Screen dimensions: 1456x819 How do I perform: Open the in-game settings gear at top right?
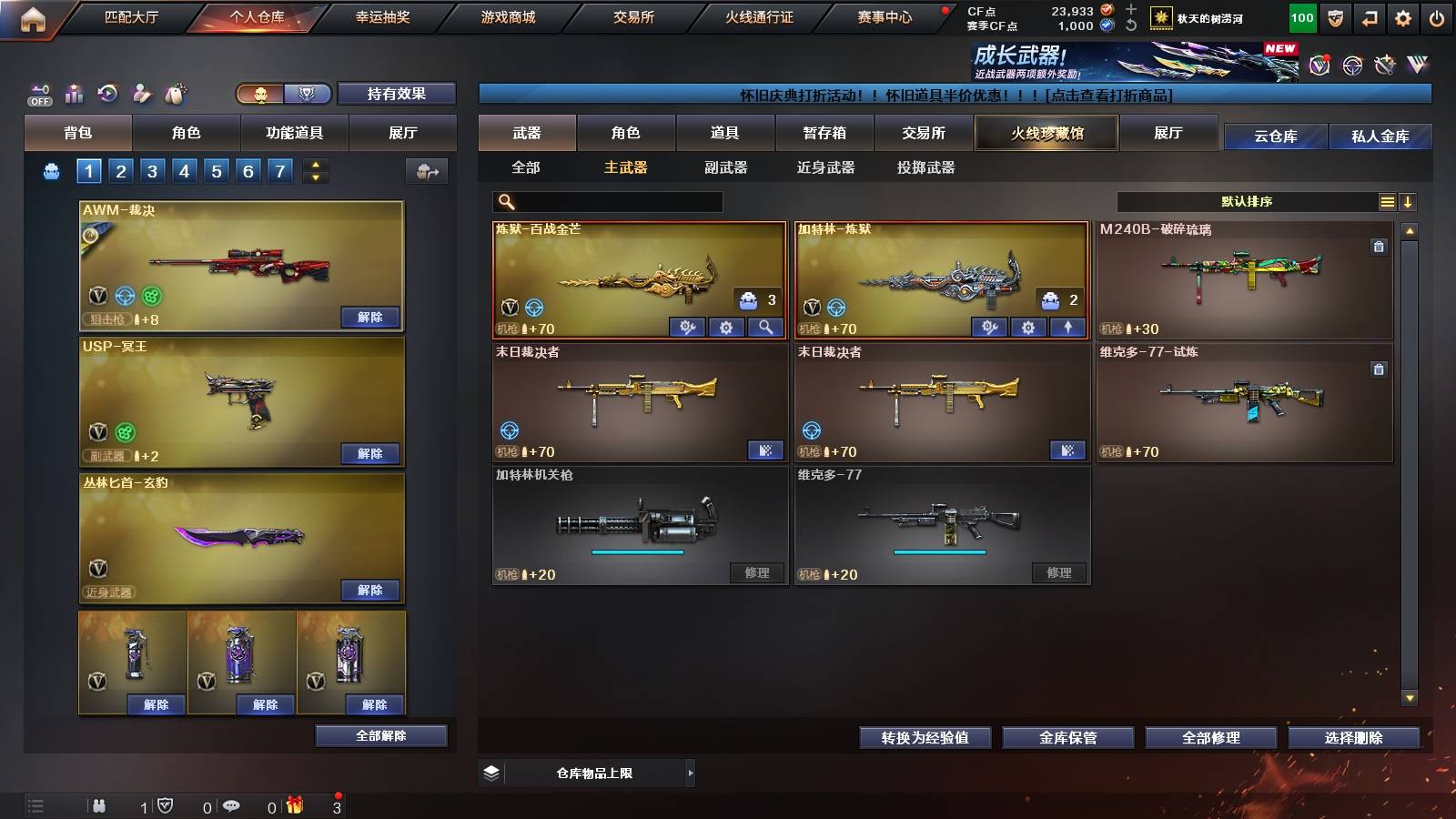pos(1401,16)
